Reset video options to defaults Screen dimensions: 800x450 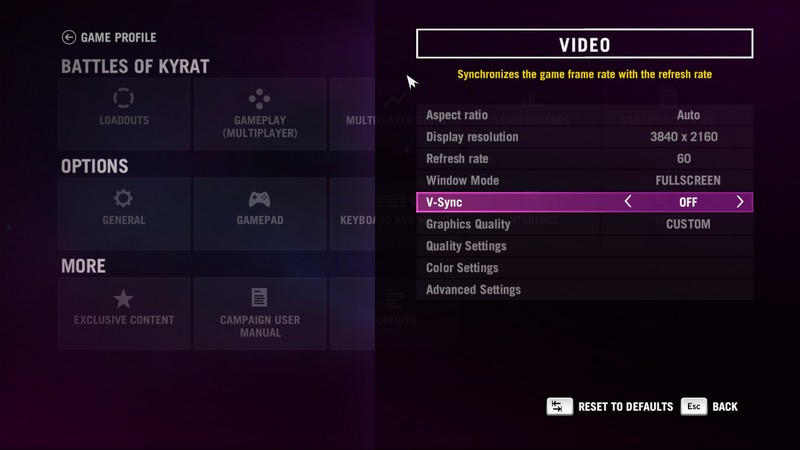(x=610, y=407)
